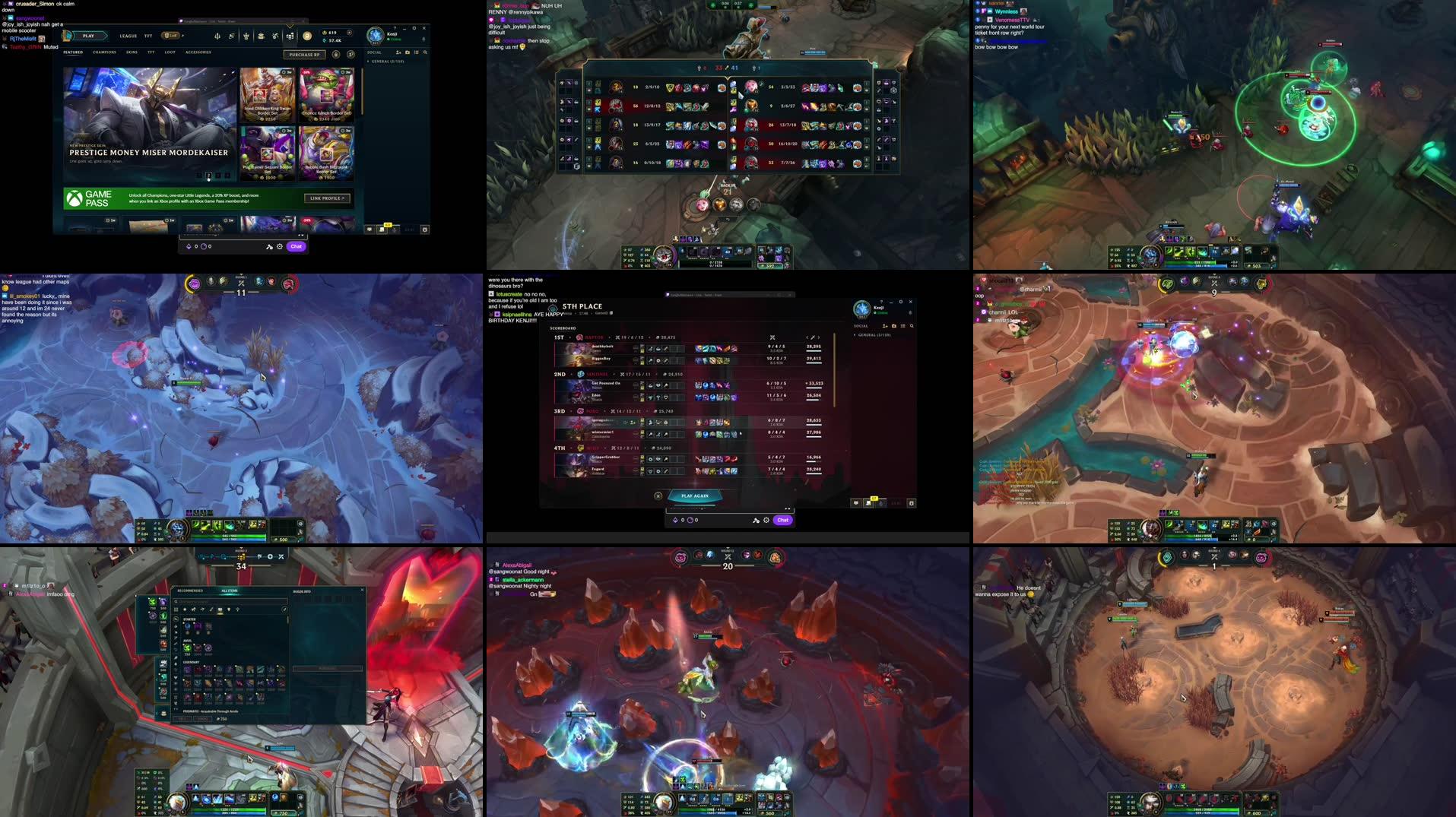Click the PLAY AGAIN button on the scoreboard
The width and height of the screenshot is (1456, 817).
pos(695,496)
